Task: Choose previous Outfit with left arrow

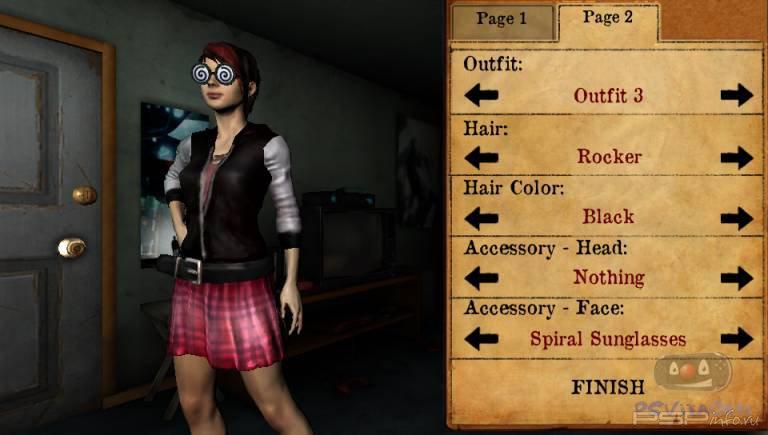Action: point(481,96)
